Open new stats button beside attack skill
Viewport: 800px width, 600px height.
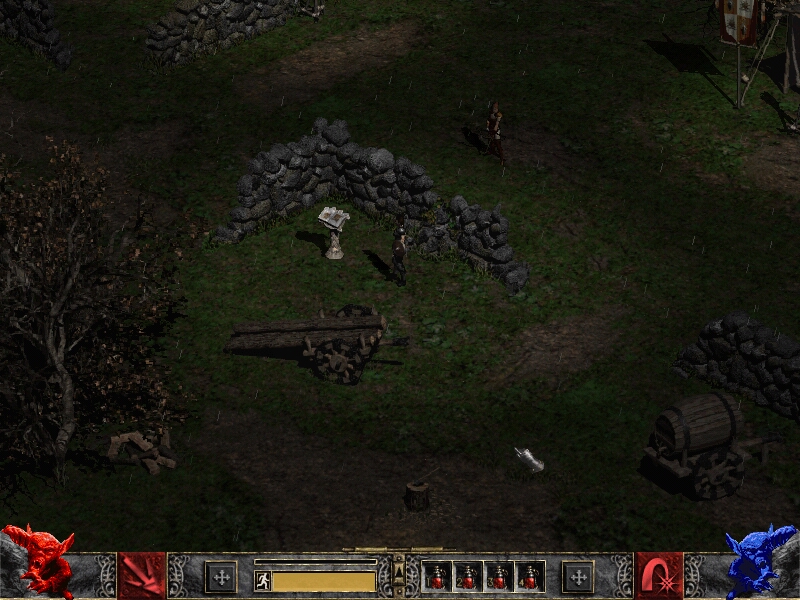pyautogui.click(x=221, y=577)
